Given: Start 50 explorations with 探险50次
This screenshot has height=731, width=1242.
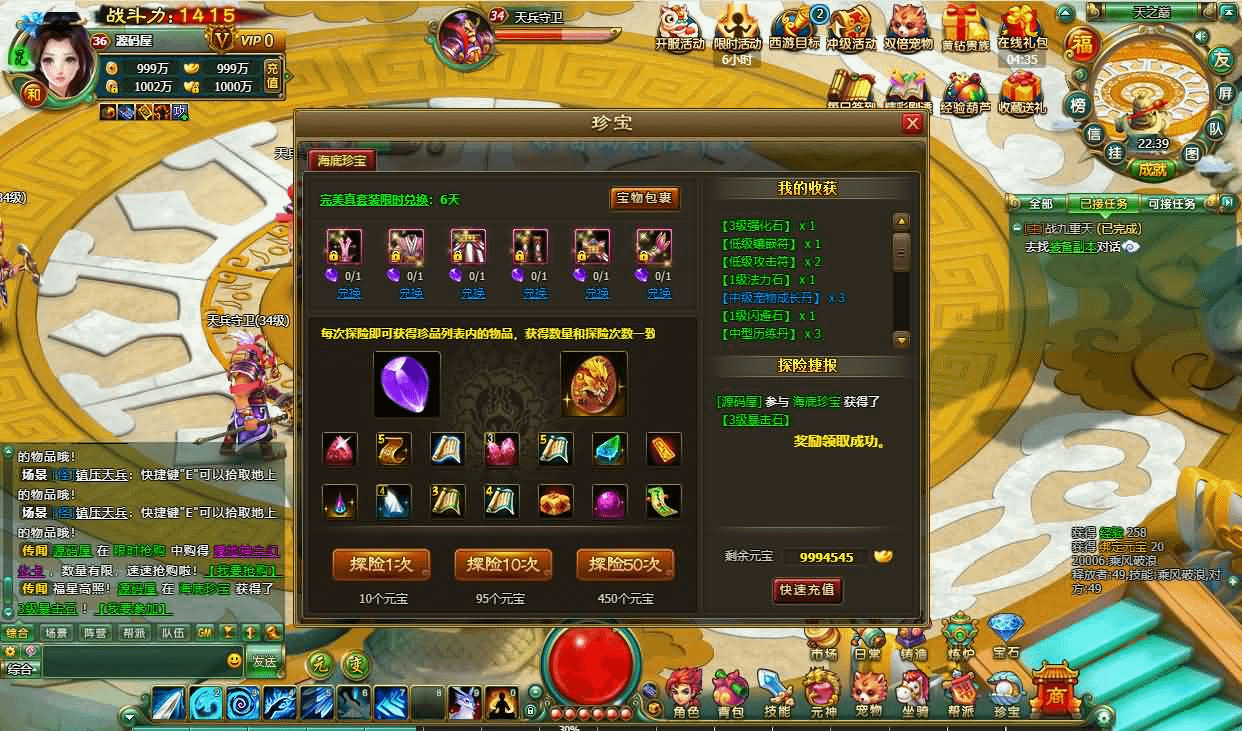Looking at the screenshot, I should [625, 564].
